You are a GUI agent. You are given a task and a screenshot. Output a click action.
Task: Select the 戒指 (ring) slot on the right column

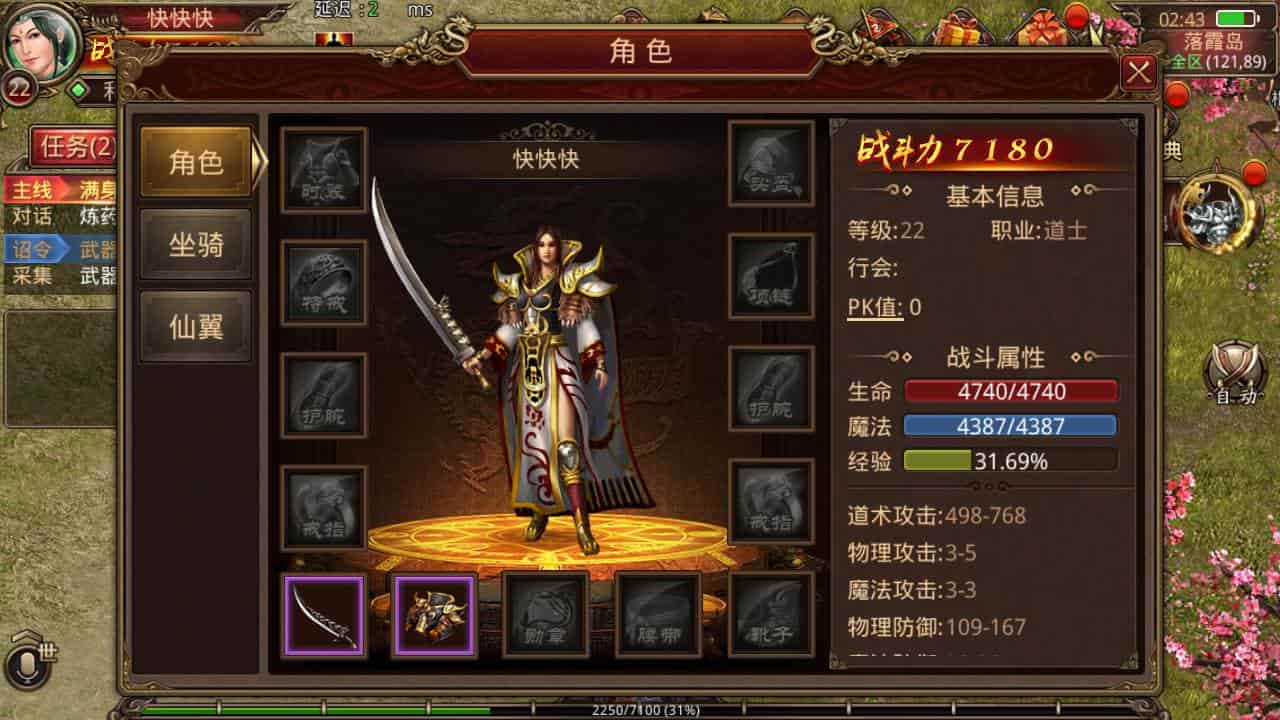pos(770,498)
